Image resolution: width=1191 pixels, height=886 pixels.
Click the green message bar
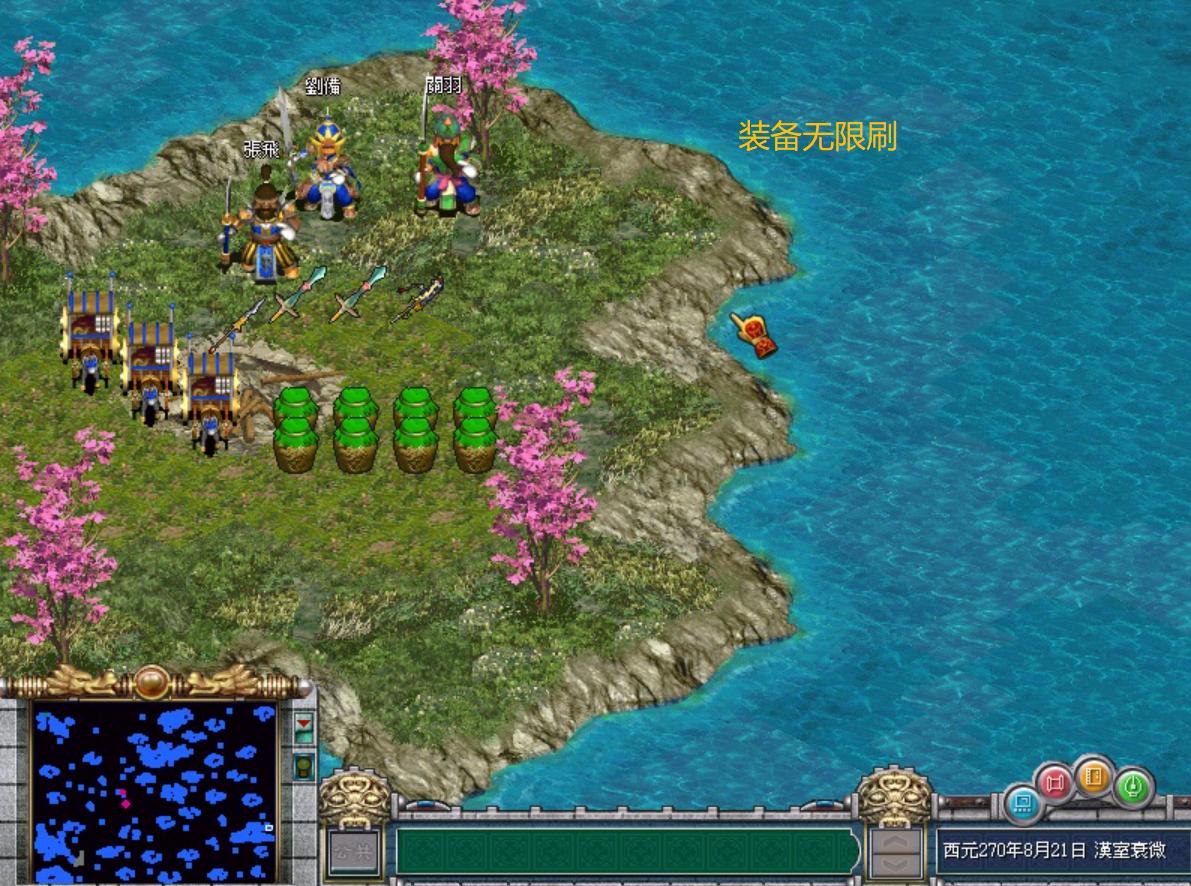click(x=627, y=851)
